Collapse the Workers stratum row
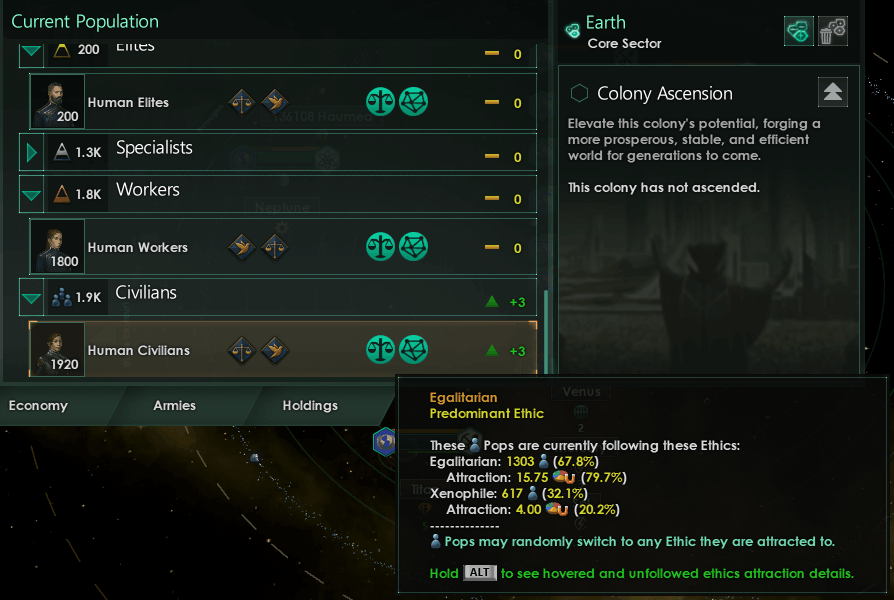The width and height of the screenshot is (894, 600). pos(32,194)
